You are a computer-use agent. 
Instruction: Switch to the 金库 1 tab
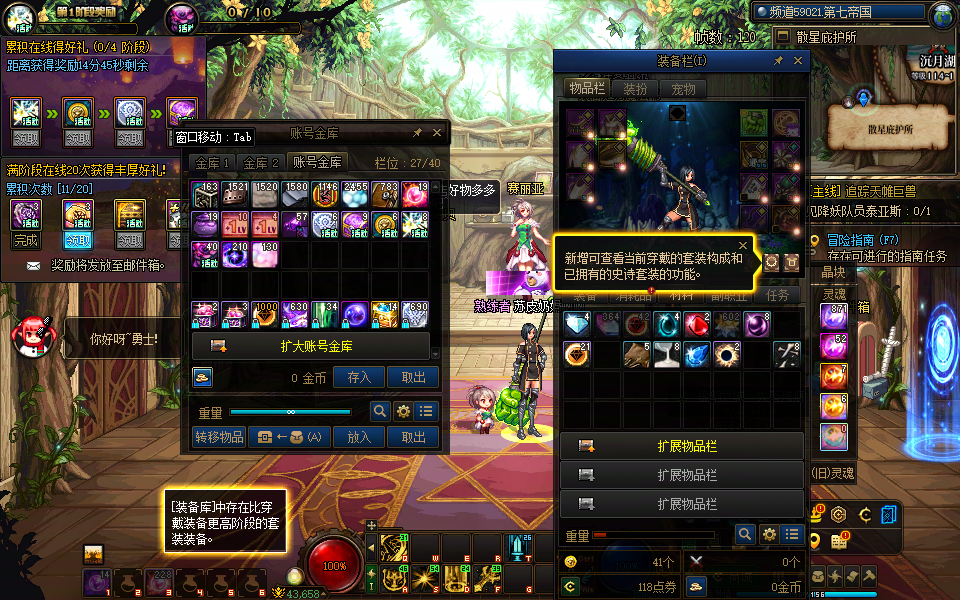213,162
